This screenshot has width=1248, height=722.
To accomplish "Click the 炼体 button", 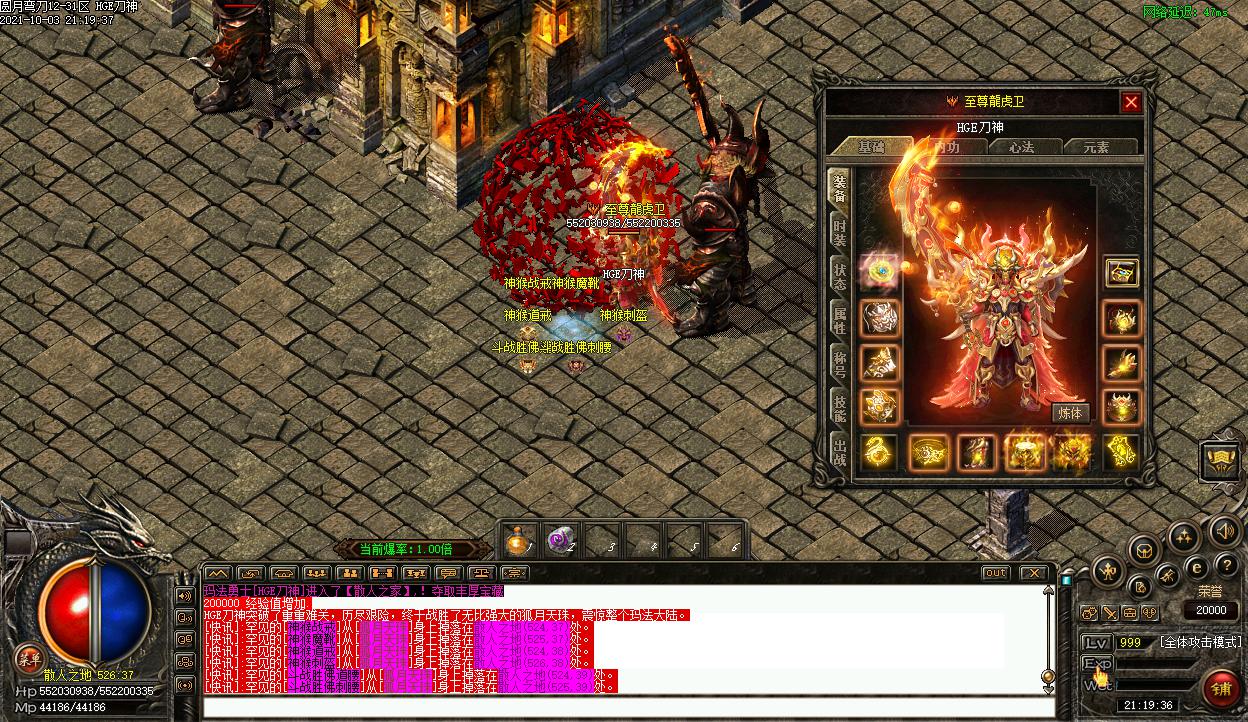I will click(1069, 413).
